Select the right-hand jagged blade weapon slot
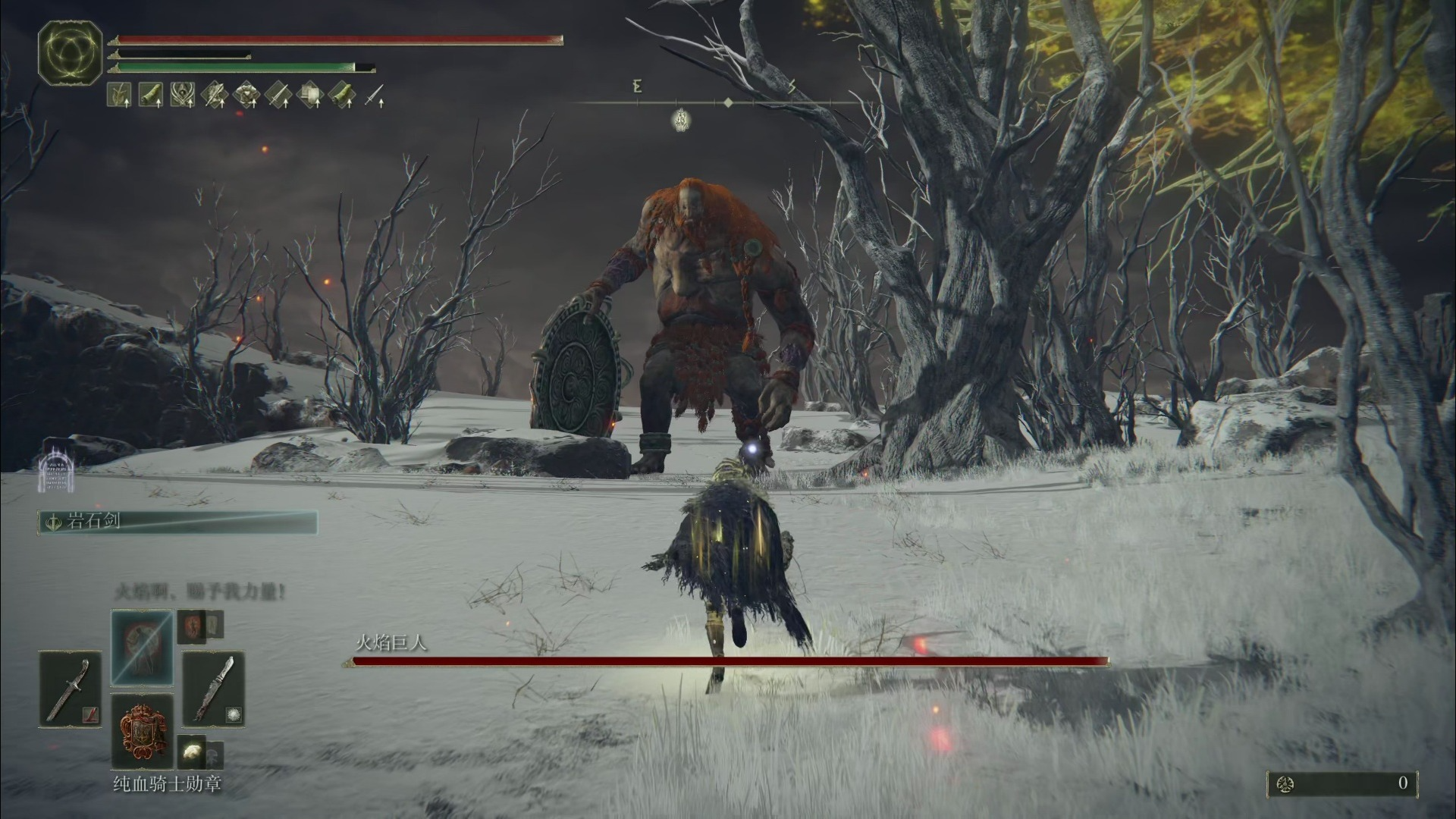This screenshot has width=1456, height=819. (213, 689)
